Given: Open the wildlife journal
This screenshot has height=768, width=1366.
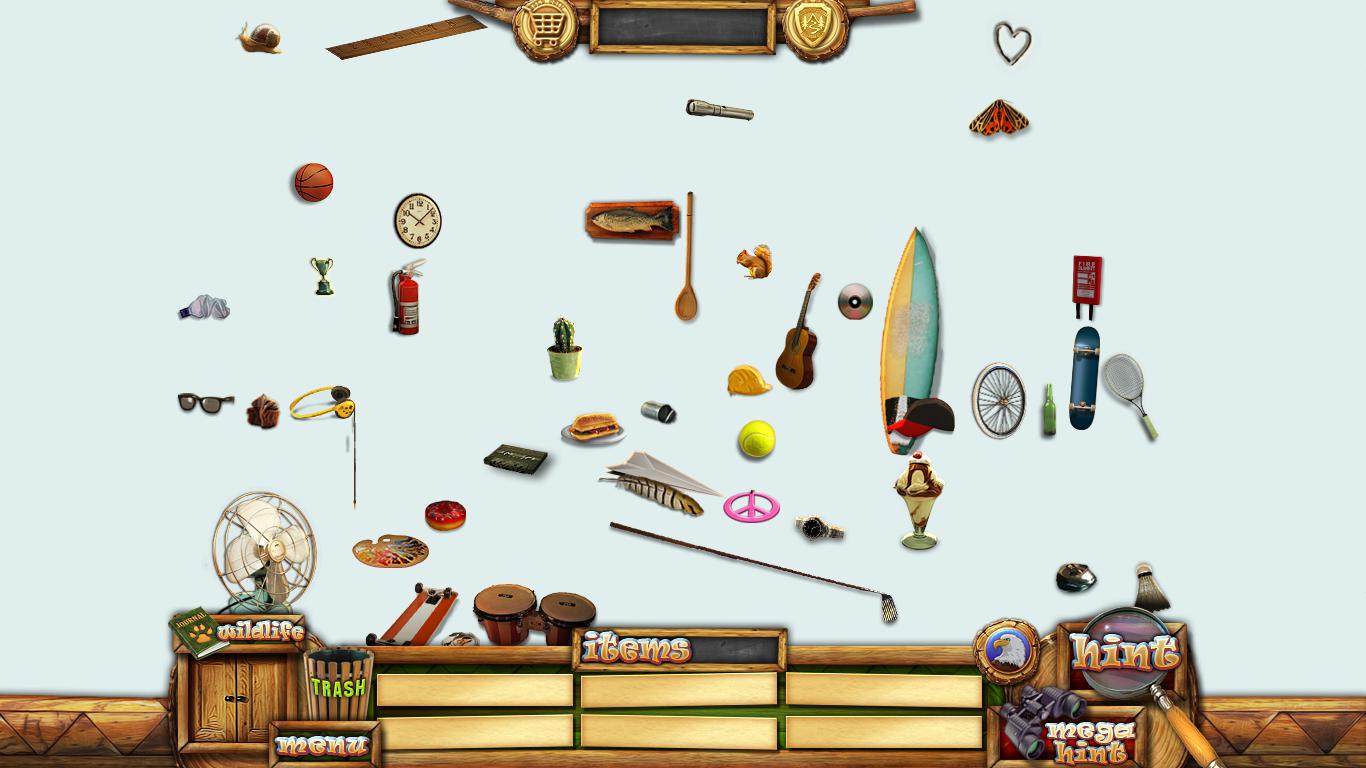Looking at the screenshot, I should pyautogui.click(x=240, y=632).
